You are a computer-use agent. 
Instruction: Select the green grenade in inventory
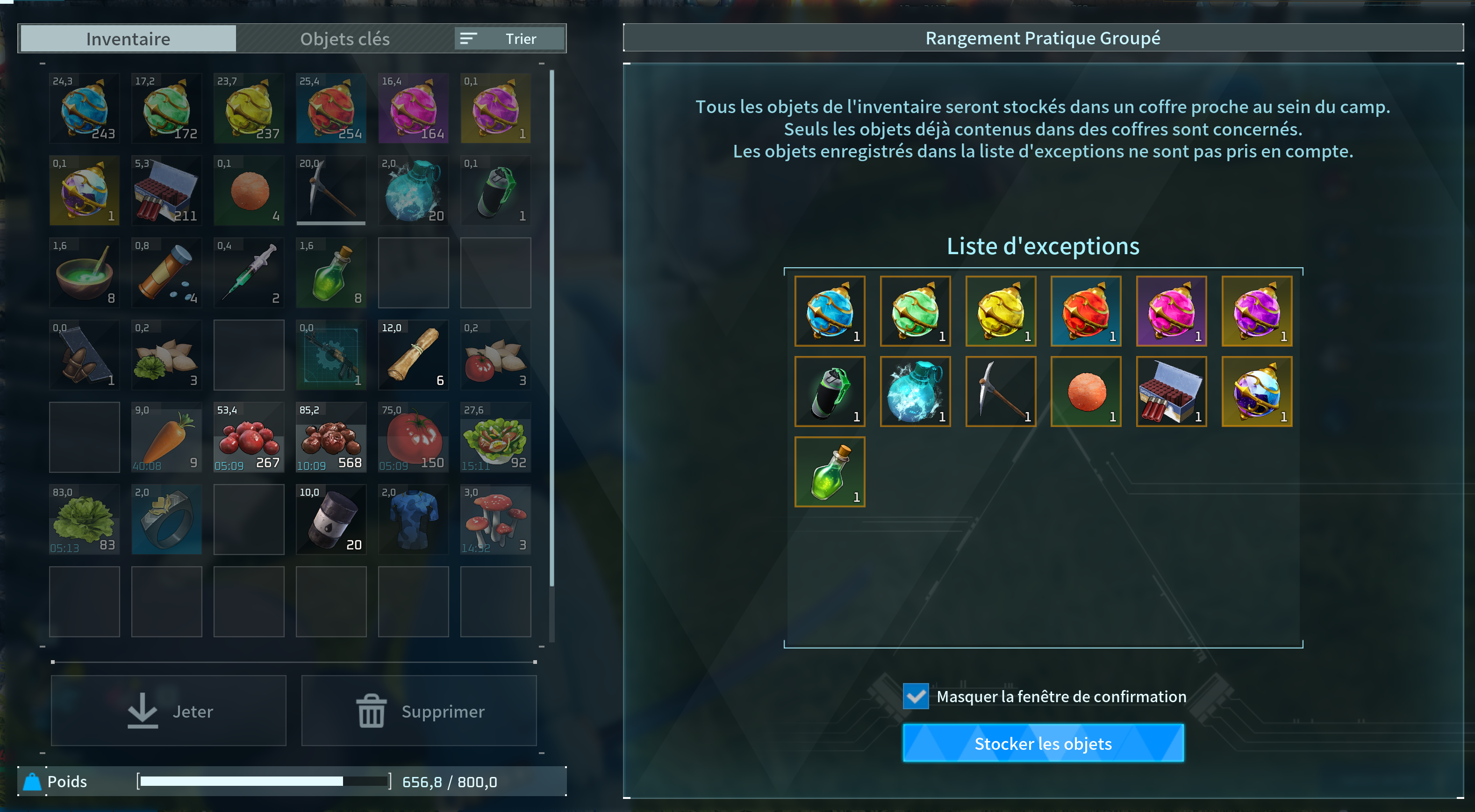pos(496,191)
